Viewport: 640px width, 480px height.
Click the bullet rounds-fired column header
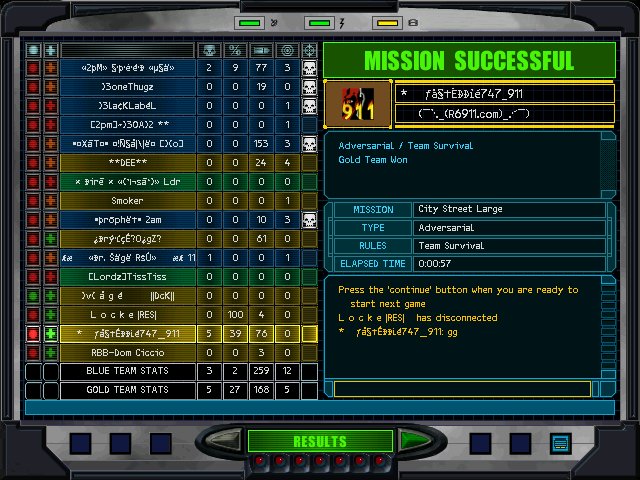coord(261,49)
